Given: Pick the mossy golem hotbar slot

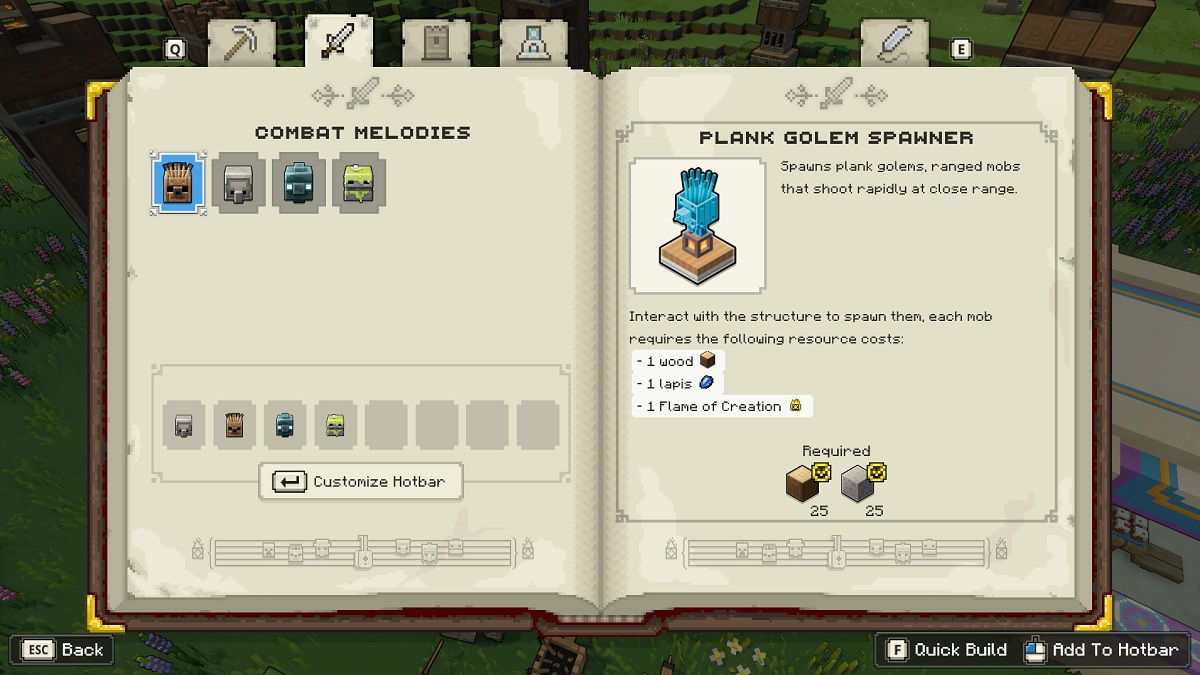Looking at the screenshot, I should click(336, 426).
